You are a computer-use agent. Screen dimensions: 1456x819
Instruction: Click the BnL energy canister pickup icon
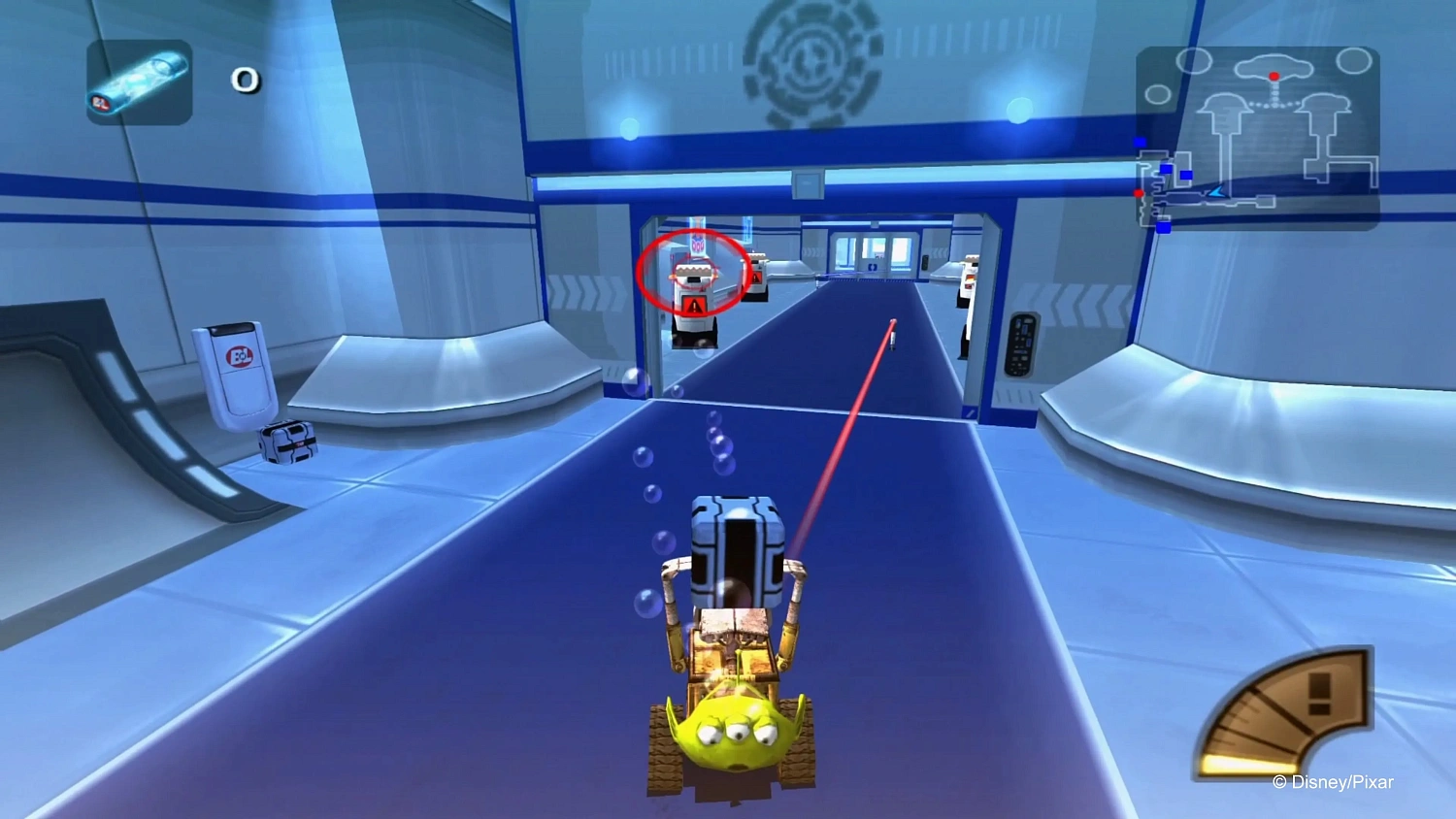point(137,82)
